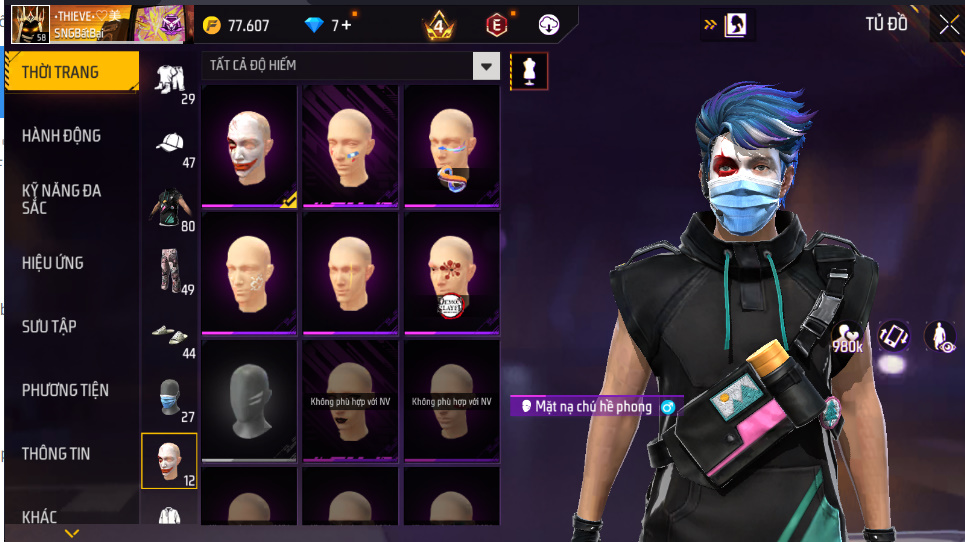Open the Hành Động menu tab
Screen dimensions: 965x542
coord(62,136)
